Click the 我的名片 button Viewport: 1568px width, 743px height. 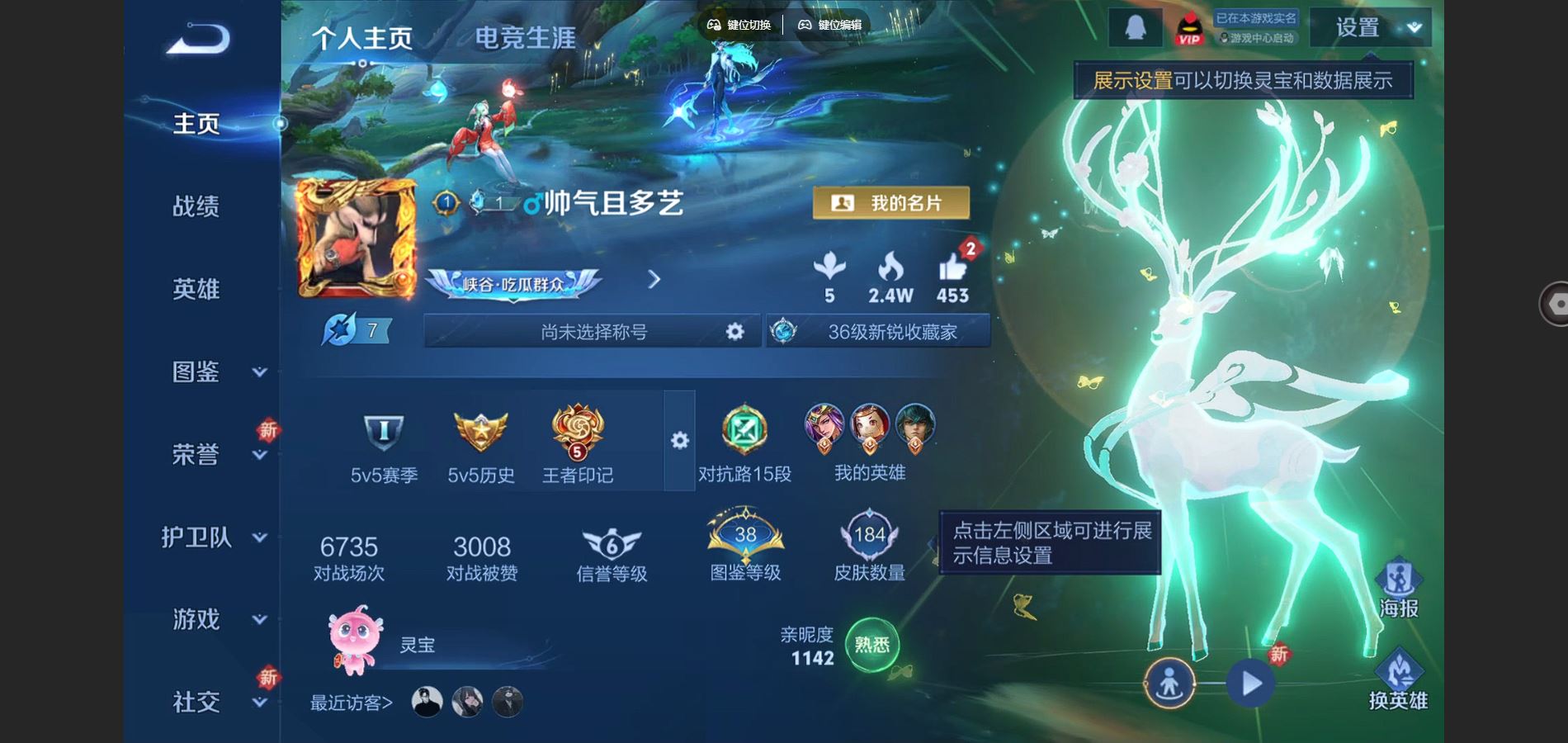[891, 202]
